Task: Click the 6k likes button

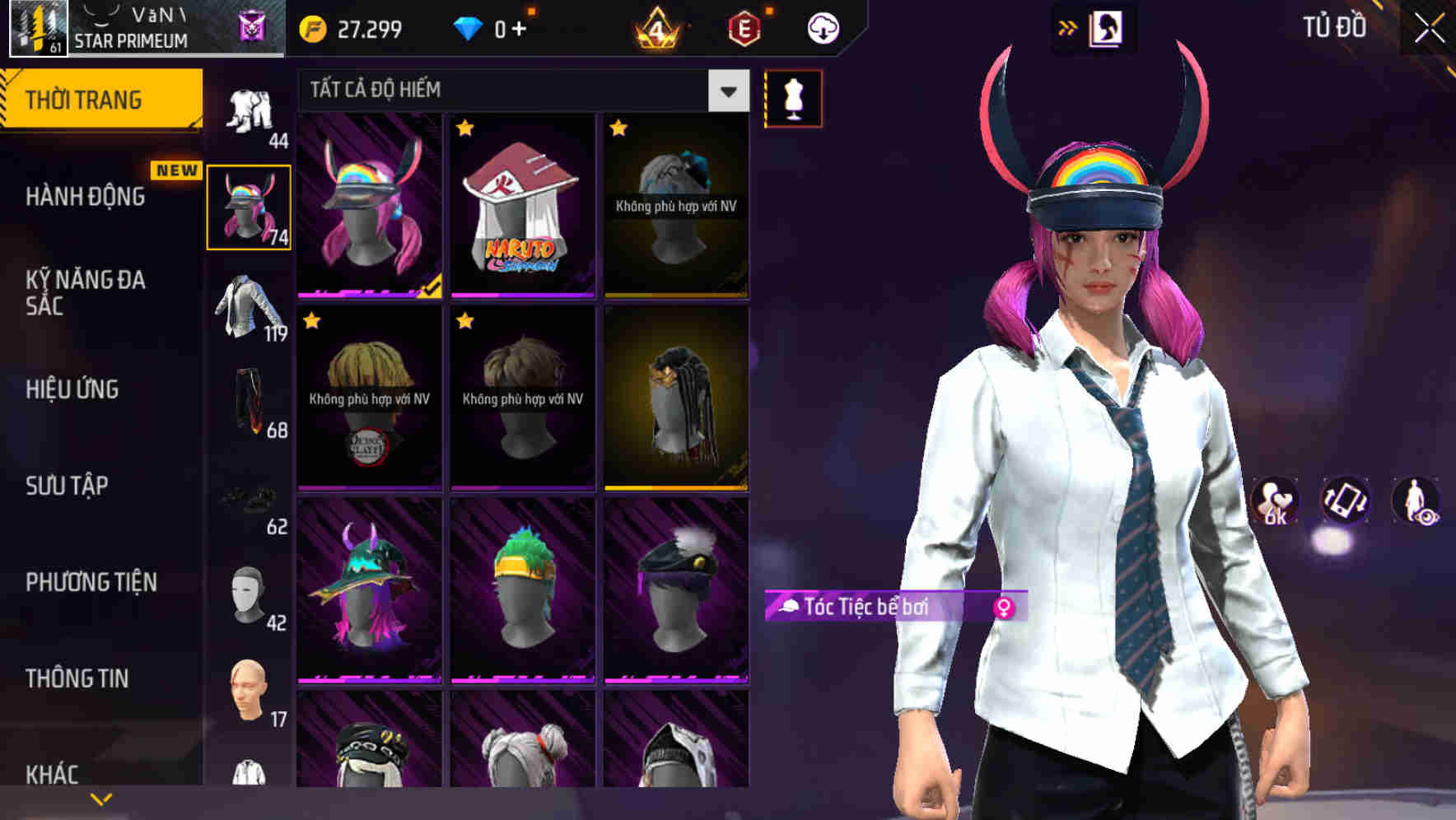Action: 1272,502
